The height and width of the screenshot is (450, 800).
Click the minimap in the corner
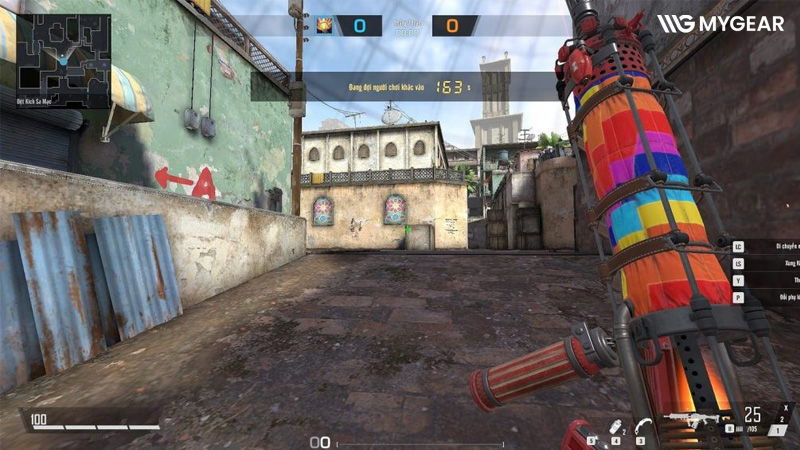63,47
